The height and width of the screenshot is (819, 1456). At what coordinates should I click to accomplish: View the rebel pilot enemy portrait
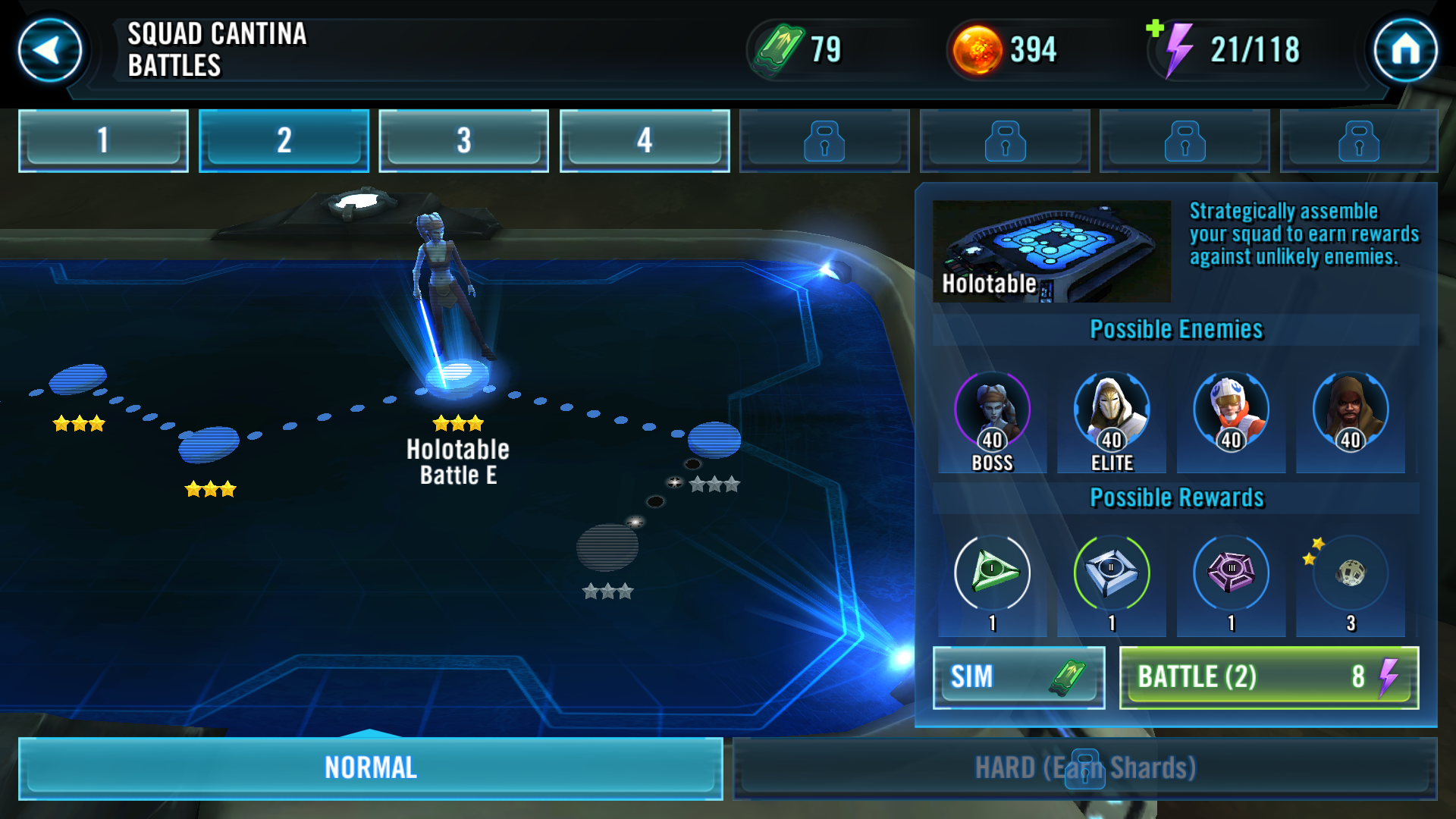click(x=1231, y=412)
